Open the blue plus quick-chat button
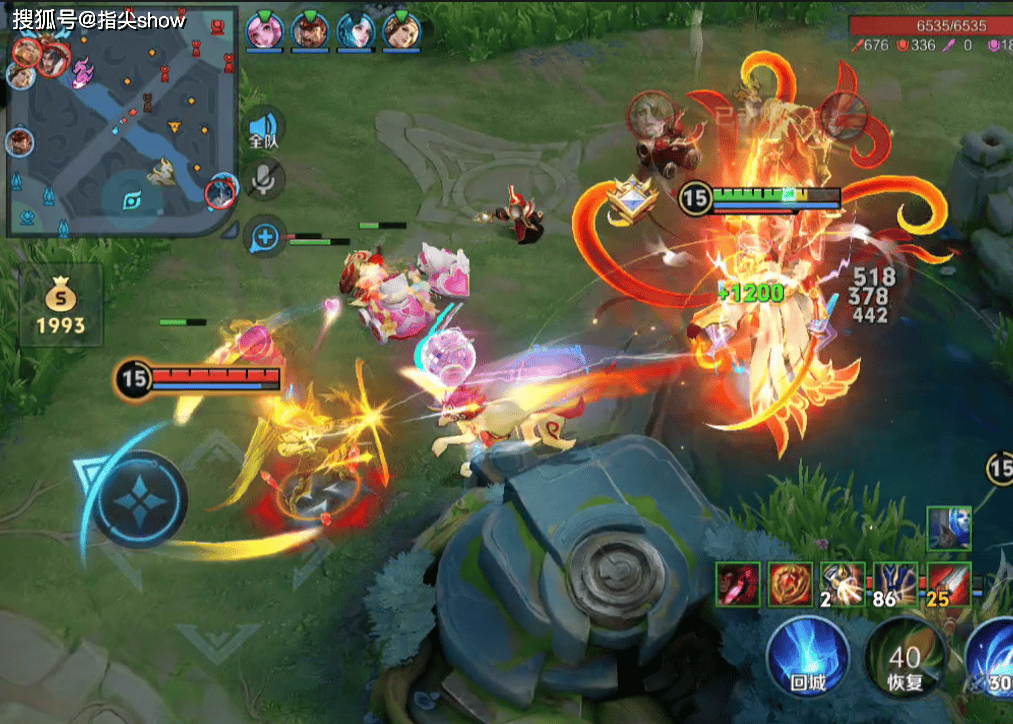The height and width of the screenshot is (724, 1013). (264, 237)
